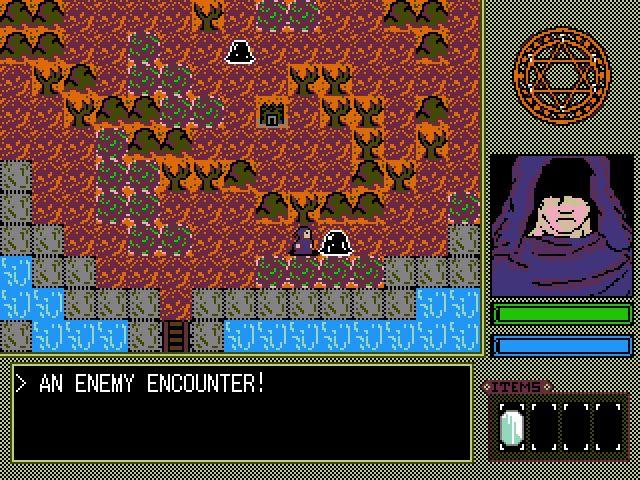Select the crystal item in the Items panel
Viewport: 640px width, 480px height.
(x=511, y=428)
